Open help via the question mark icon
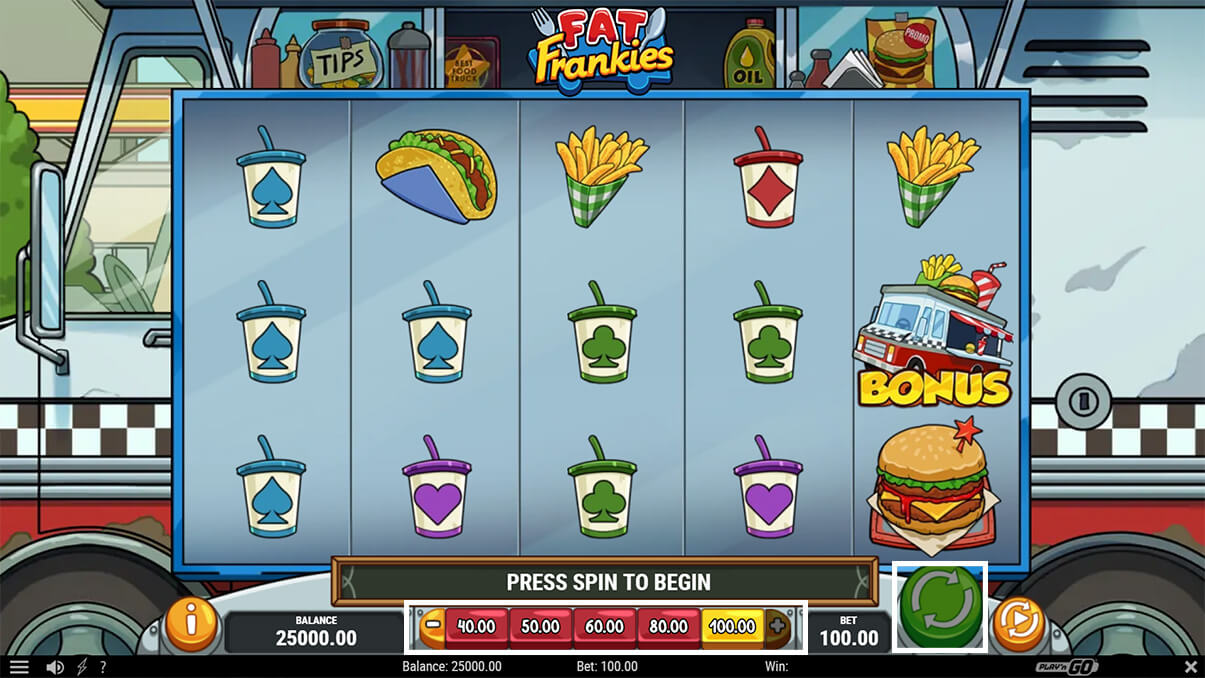Screen dimensions: 1205x678 tap(102, 667)
